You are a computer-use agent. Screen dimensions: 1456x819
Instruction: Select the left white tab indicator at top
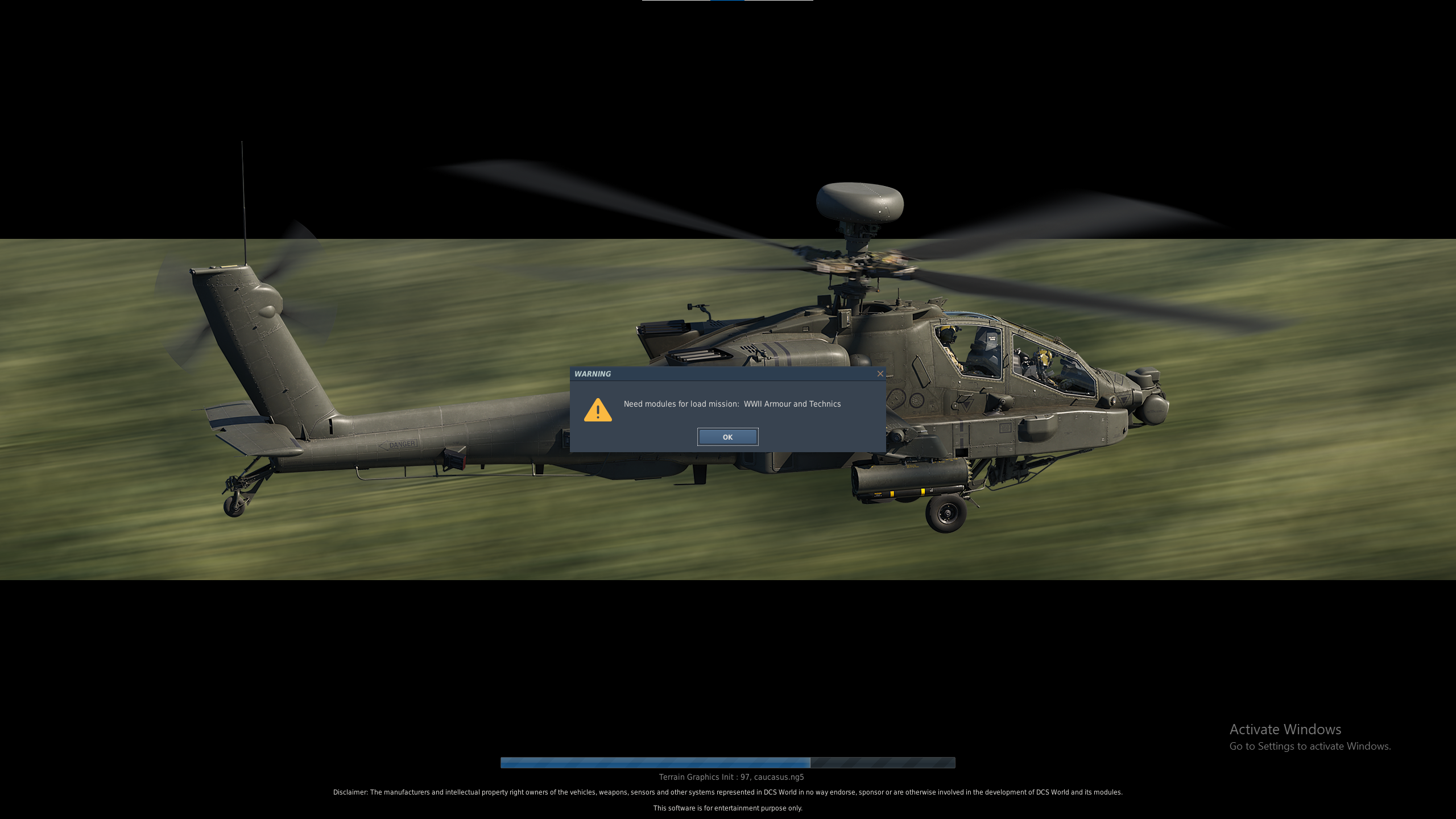676,1
